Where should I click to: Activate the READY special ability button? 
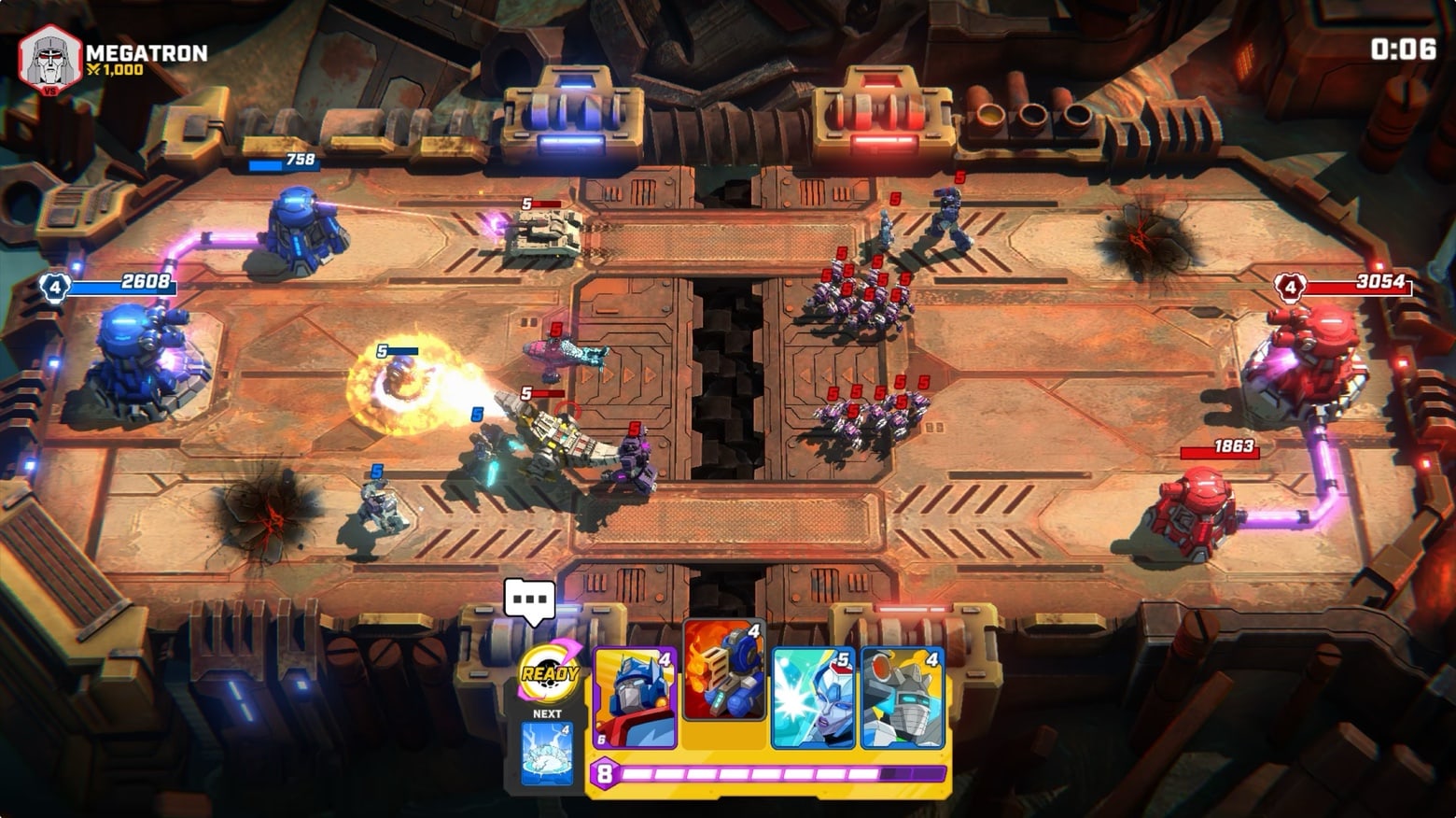point(549,674)
